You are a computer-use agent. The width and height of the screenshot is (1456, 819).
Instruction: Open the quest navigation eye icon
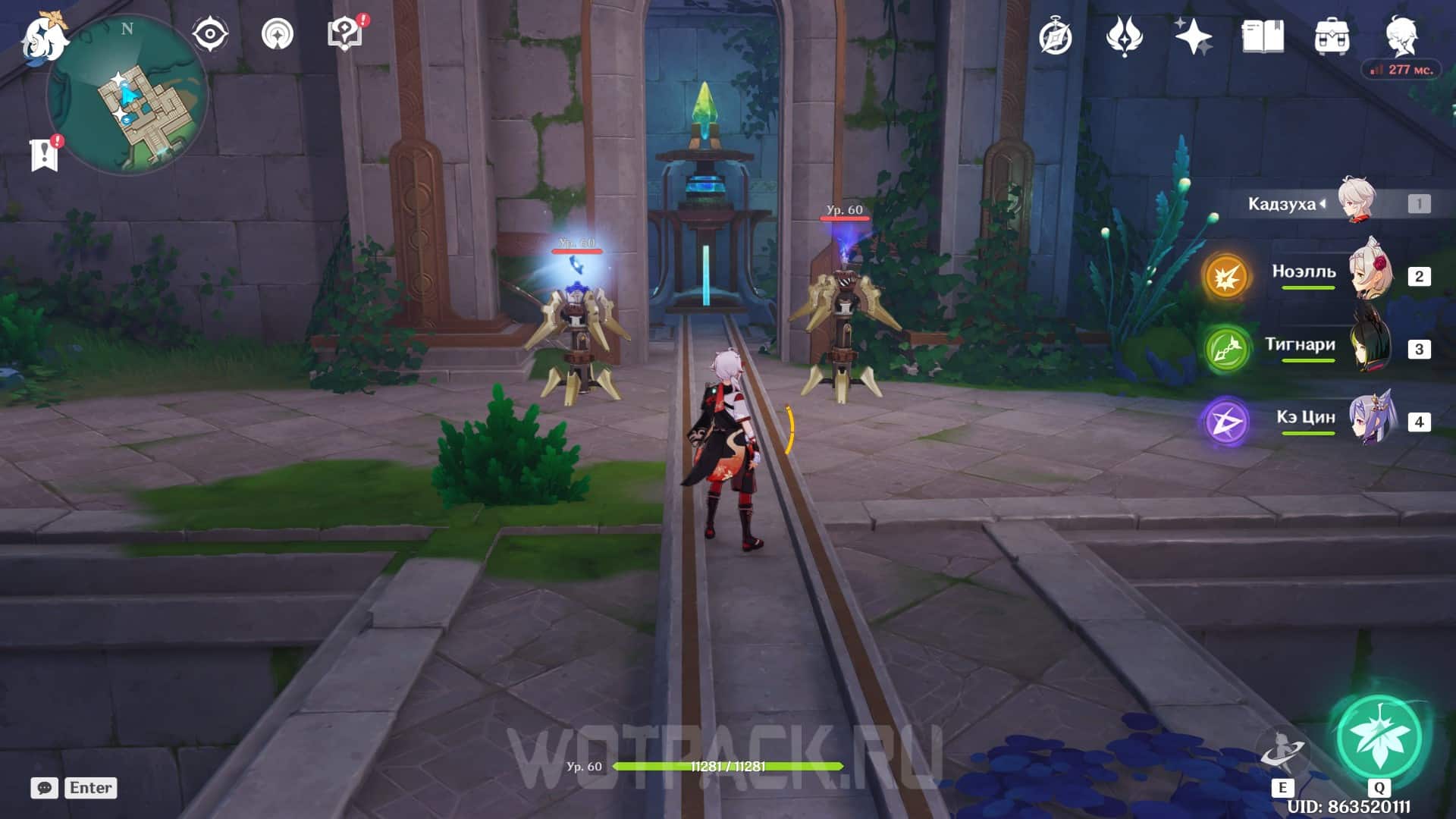tap(209, 35)
